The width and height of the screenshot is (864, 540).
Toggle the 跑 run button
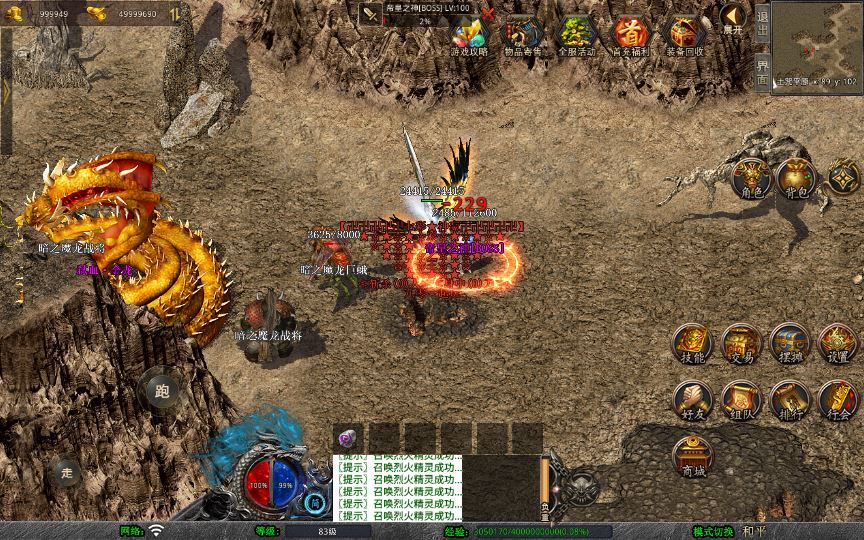(162, 390)
